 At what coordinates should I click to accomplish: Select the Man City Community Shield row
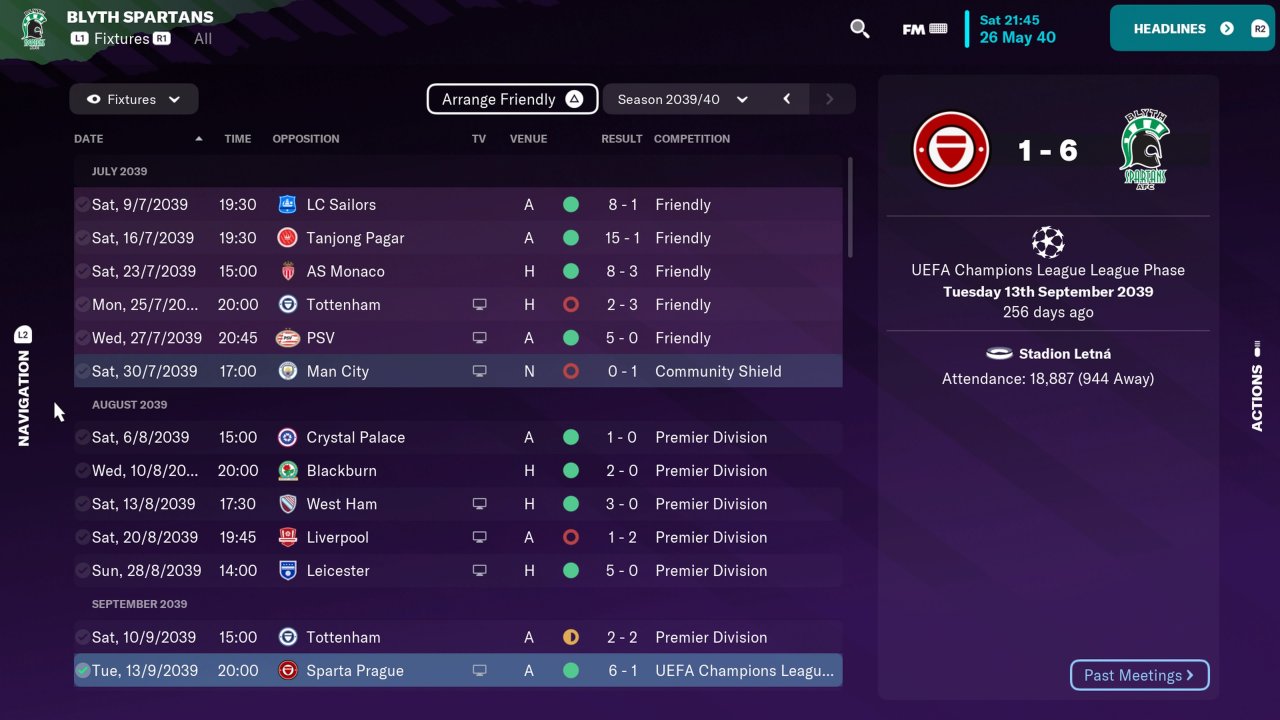pos(457,371)
